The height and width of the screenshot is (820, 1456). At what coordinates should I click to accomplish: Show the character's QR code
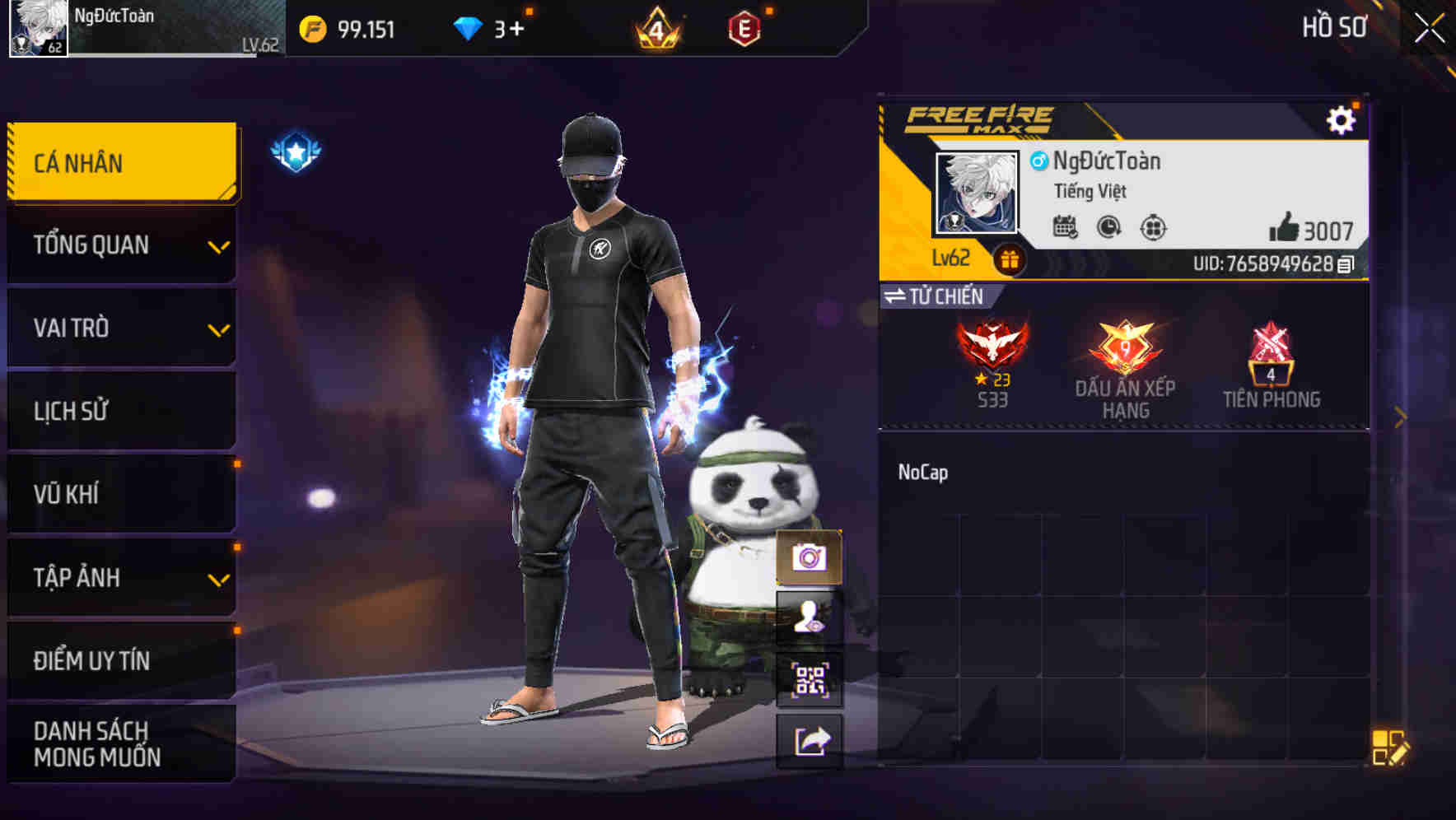coord(810,679)
